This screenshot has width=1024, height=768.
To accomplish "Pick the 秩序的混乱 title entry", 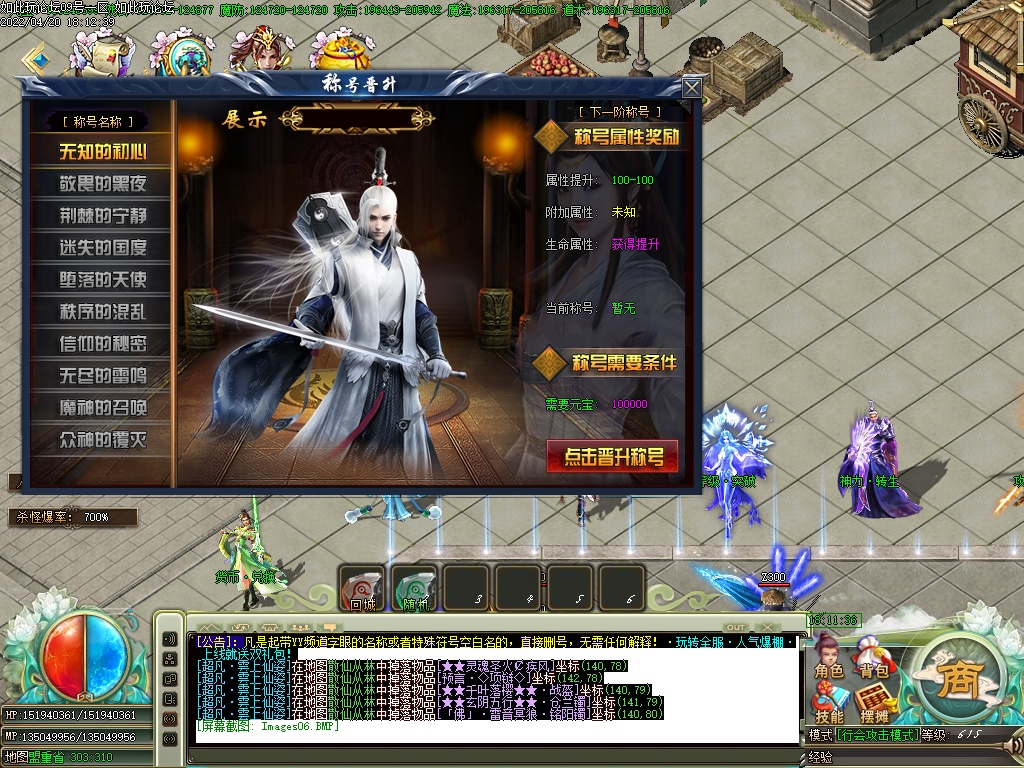I will (x=102, y=312).
